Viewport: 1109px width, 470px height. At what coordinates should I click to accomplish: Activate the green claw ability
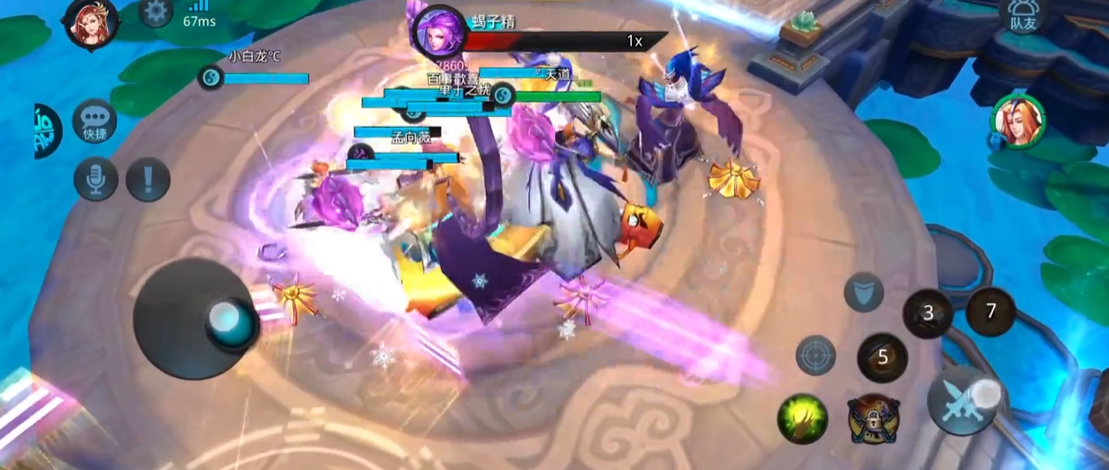[x=803, y=419]
